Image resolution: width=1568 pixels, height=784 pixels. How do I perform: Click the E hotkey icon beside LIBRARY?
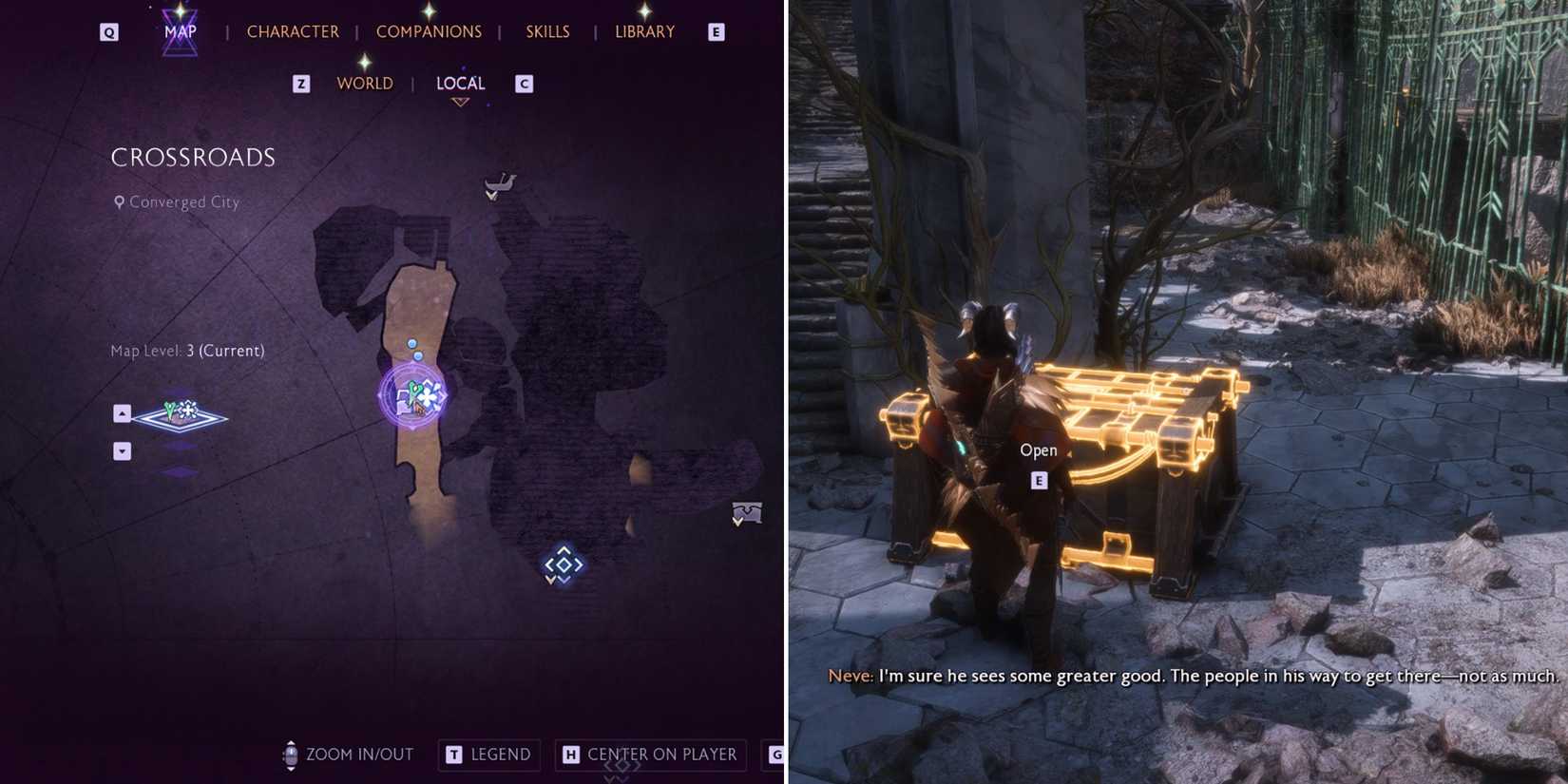715,30
